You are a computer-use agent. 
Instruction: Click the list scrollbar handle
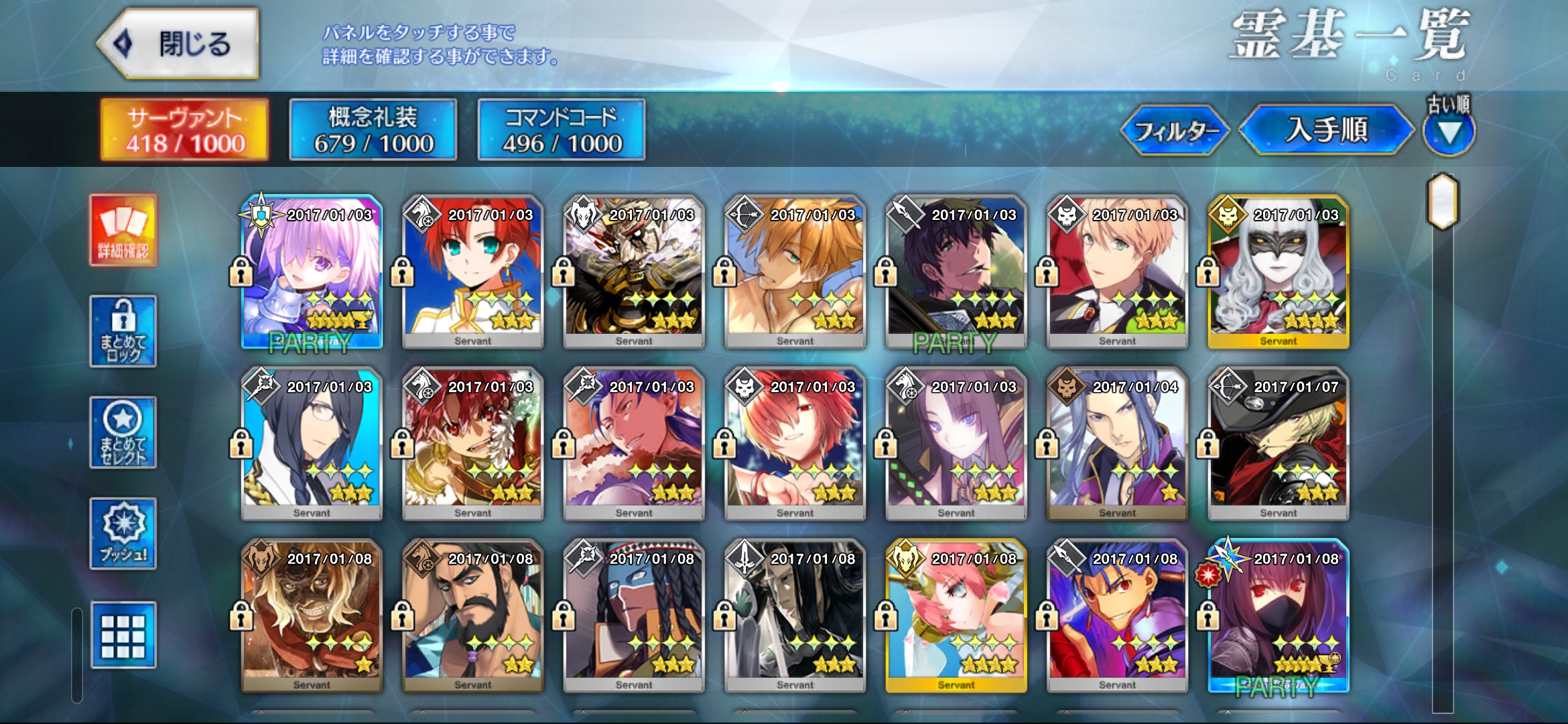tap(1443, 202)
